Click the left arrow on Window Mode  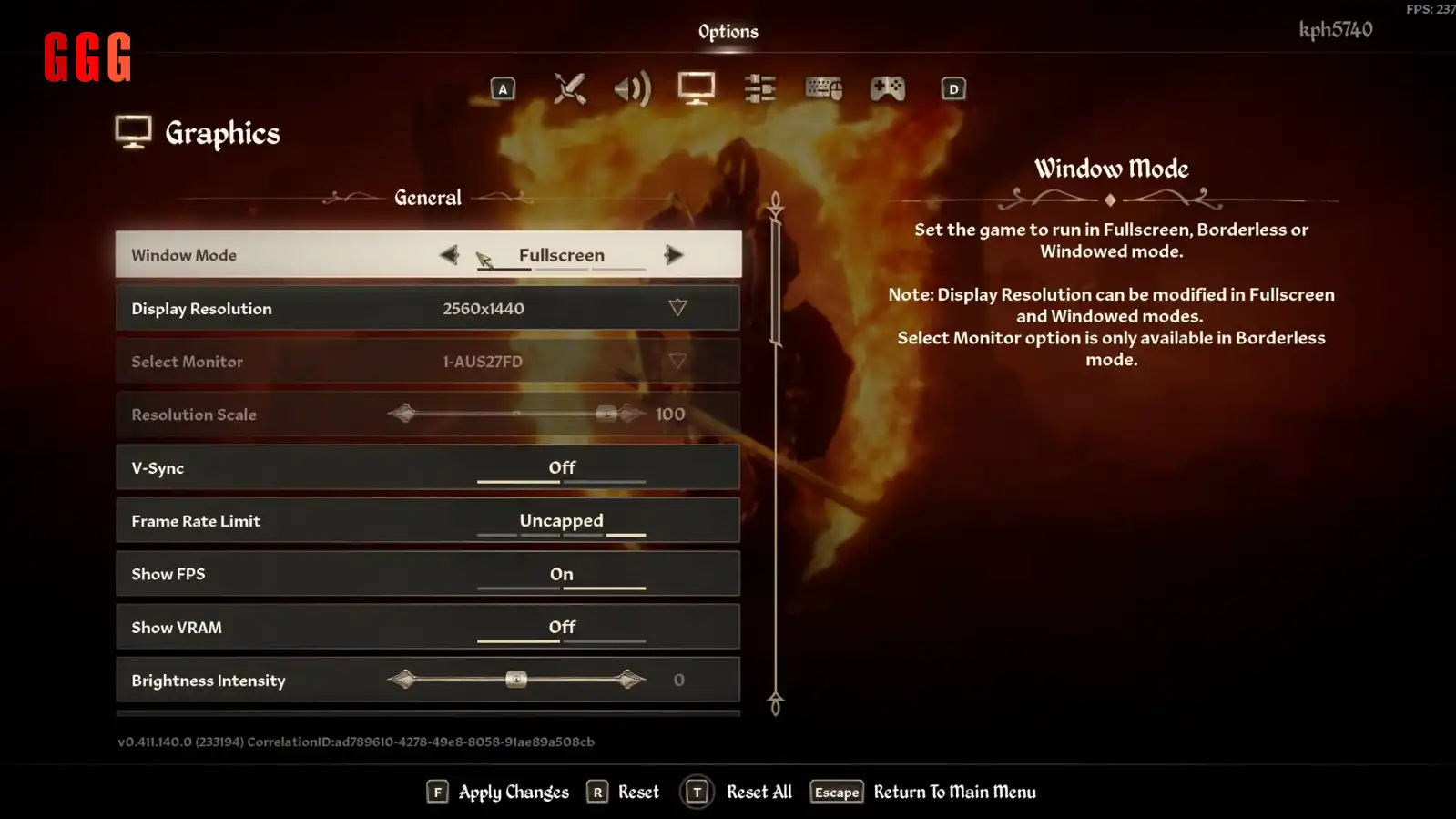click(x=449, y=255)
